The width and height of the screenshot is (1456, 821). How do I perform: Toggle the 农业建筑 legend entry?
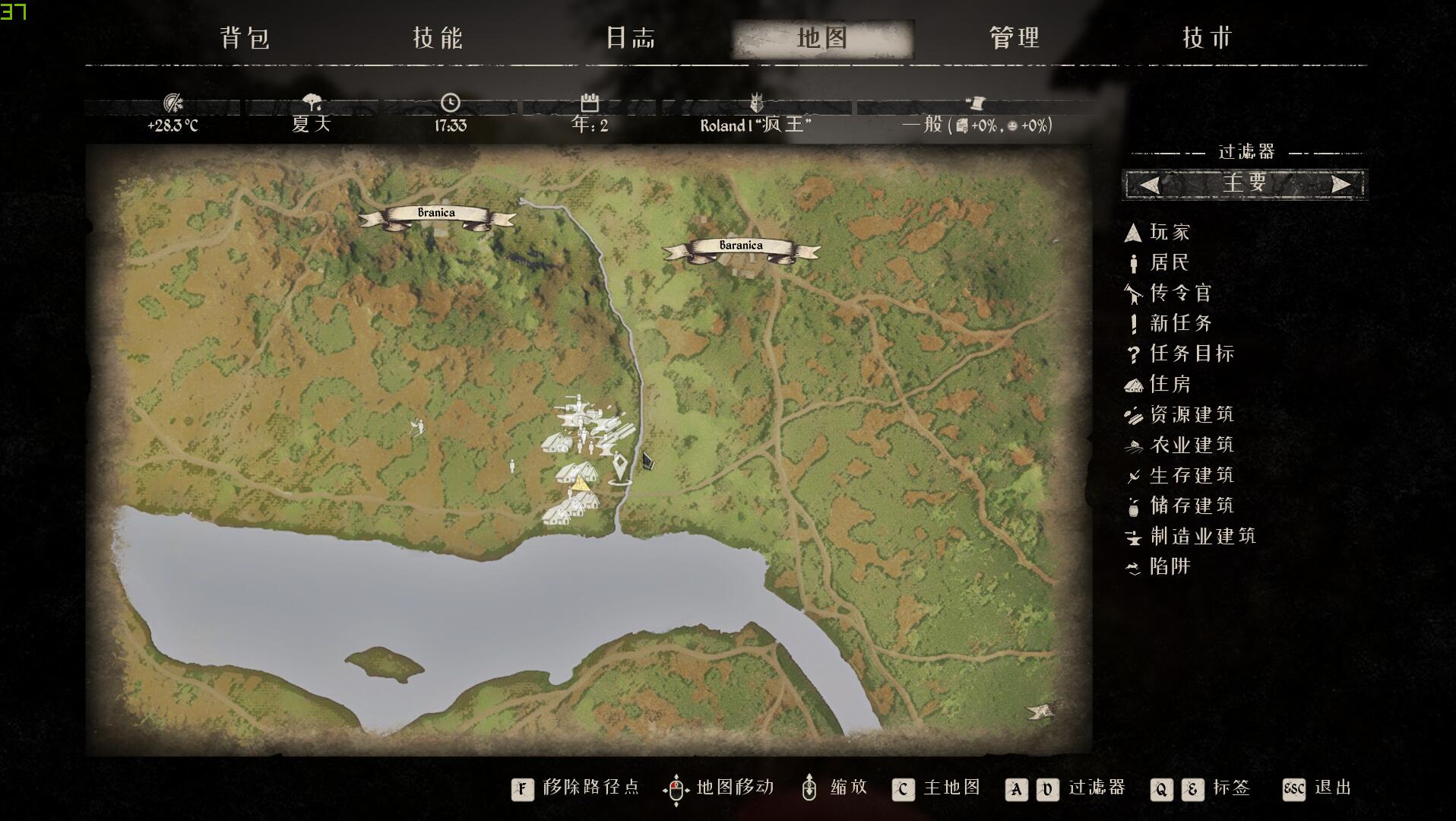pyautogui.click(x=1191, y=445)
